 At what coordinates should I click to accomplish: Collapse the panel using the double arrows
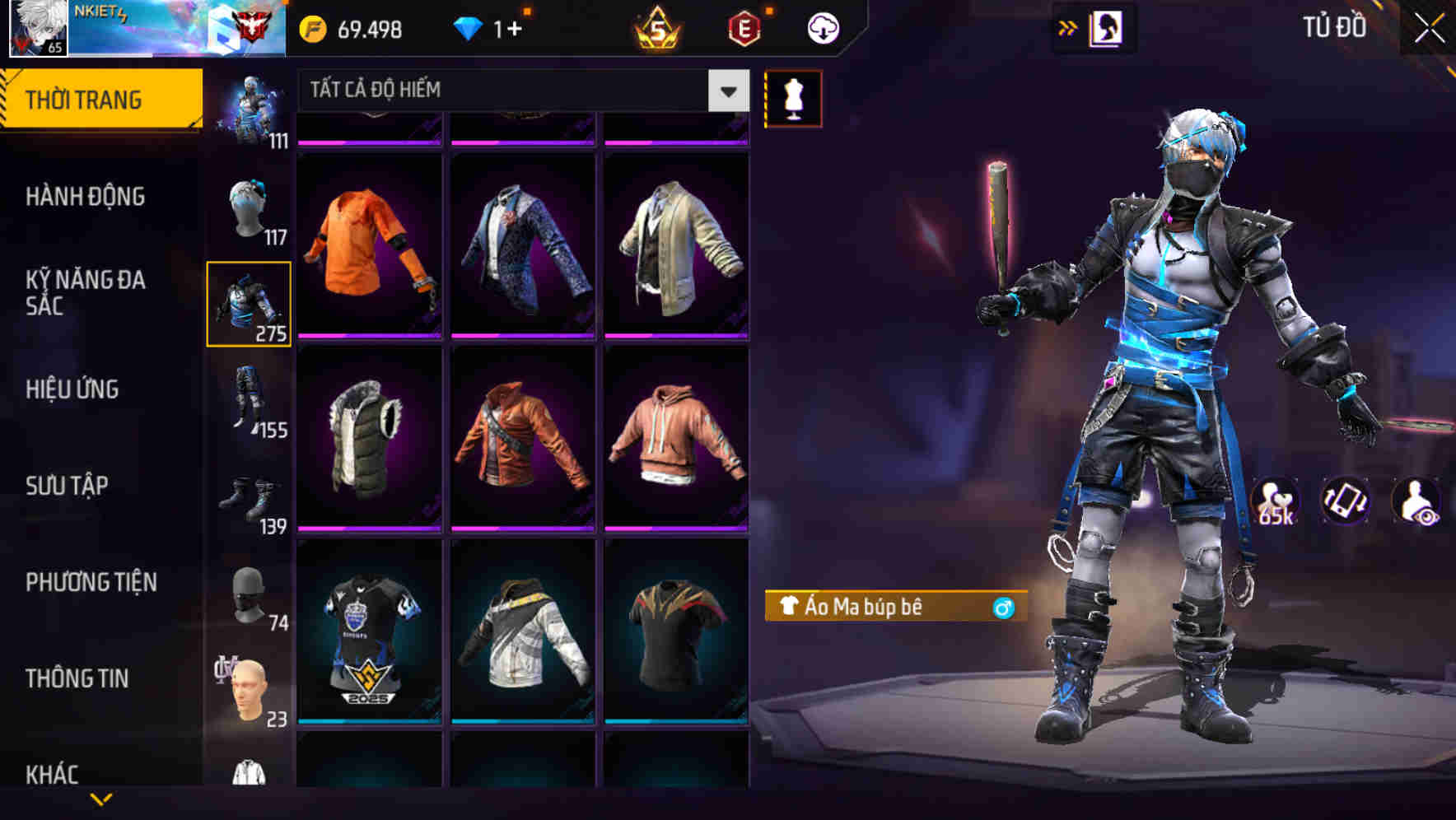(x=1067, y=26)
